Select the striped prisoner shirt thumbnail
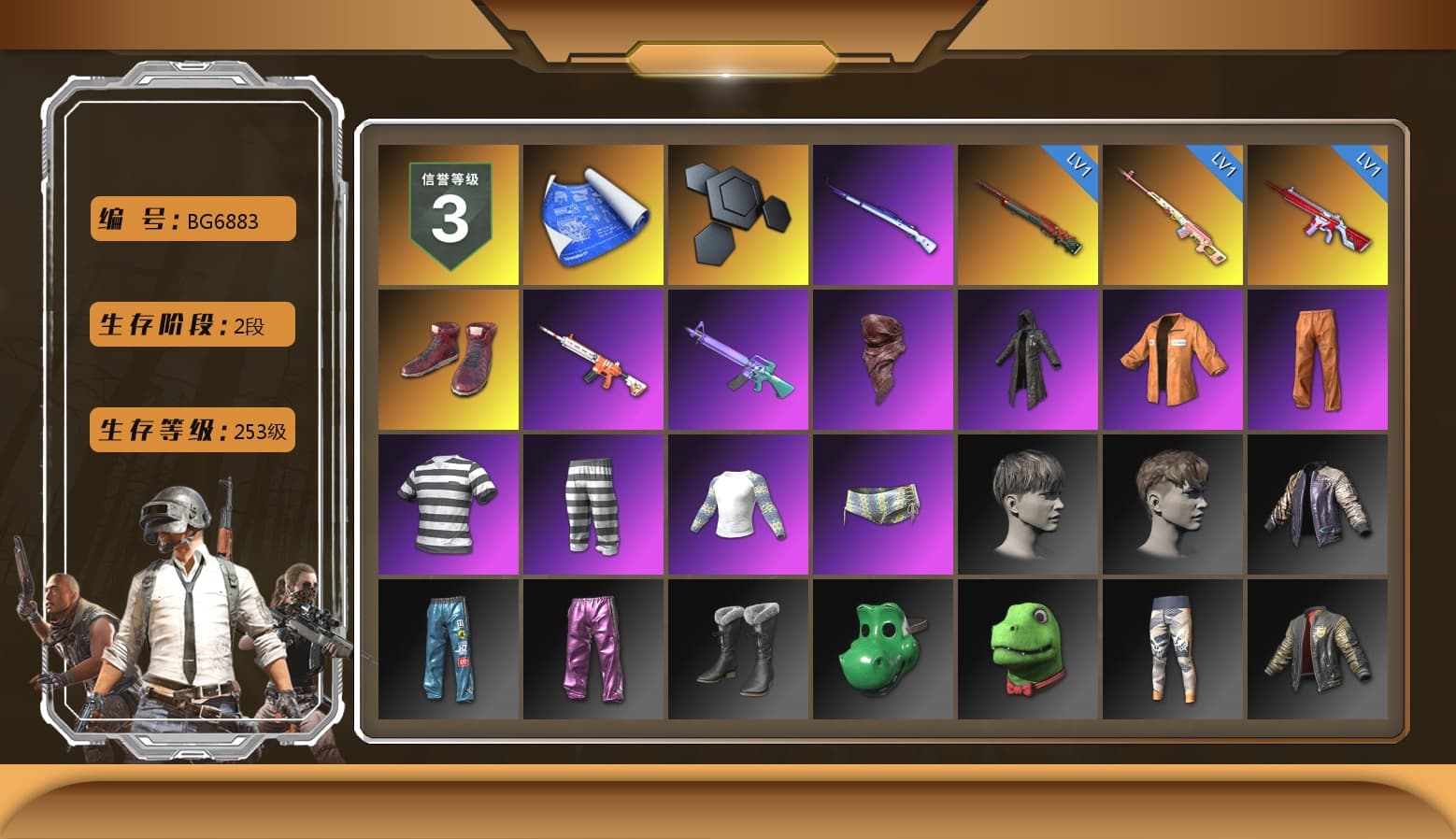This screenshot has width=1456, height=839. (x=448, y=503)
